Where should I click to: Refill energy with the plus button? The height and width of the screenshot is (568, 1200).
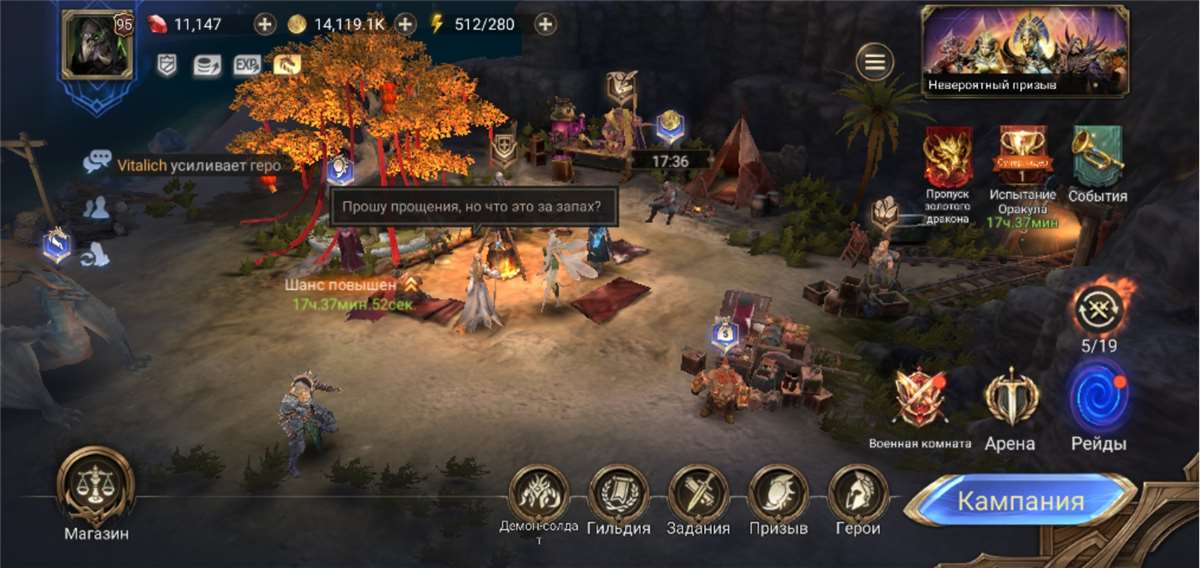(545, 24)
